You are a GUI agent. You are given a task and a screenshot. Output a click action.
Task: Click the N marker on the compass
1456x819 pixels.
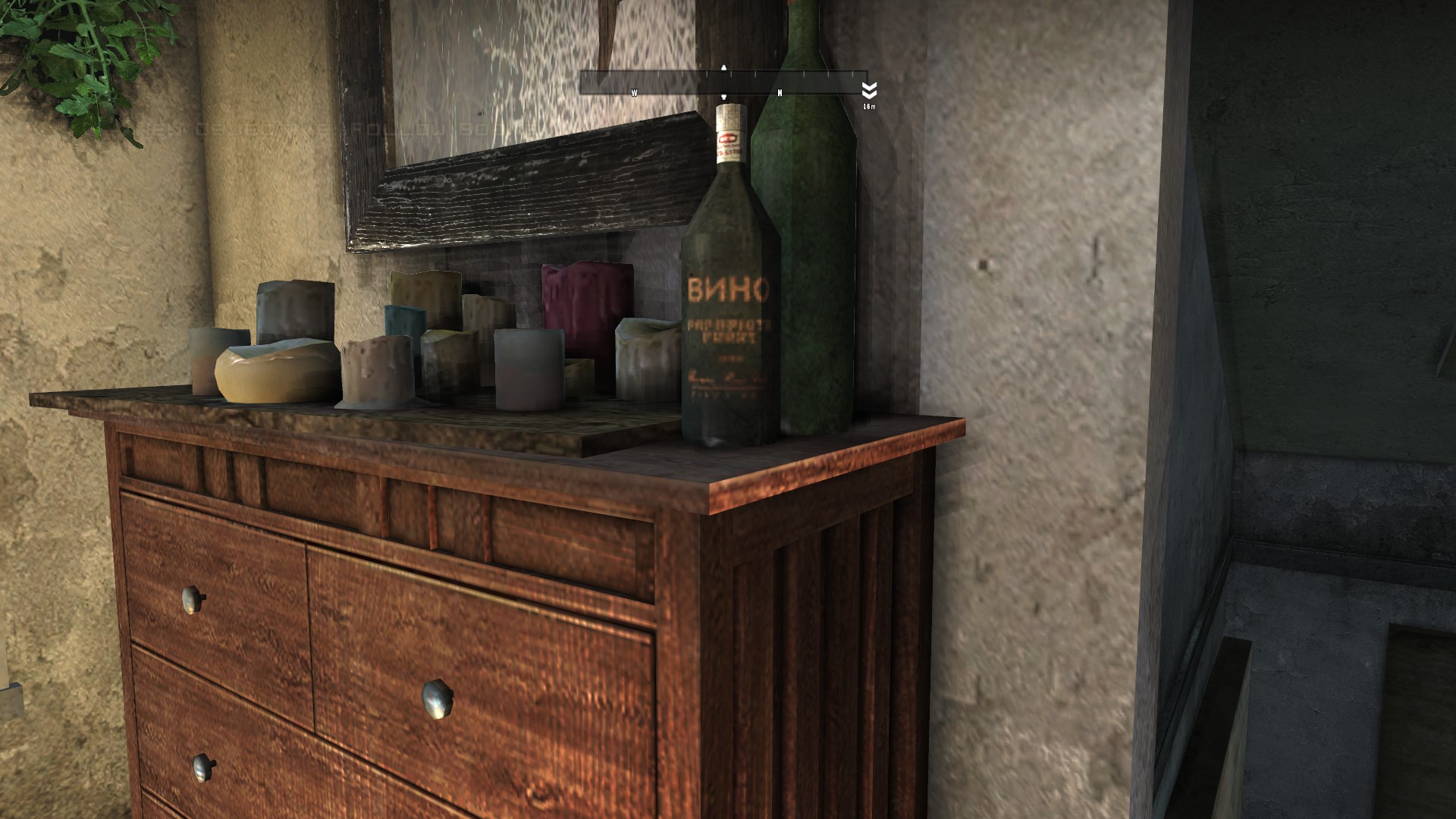[780, 93]
